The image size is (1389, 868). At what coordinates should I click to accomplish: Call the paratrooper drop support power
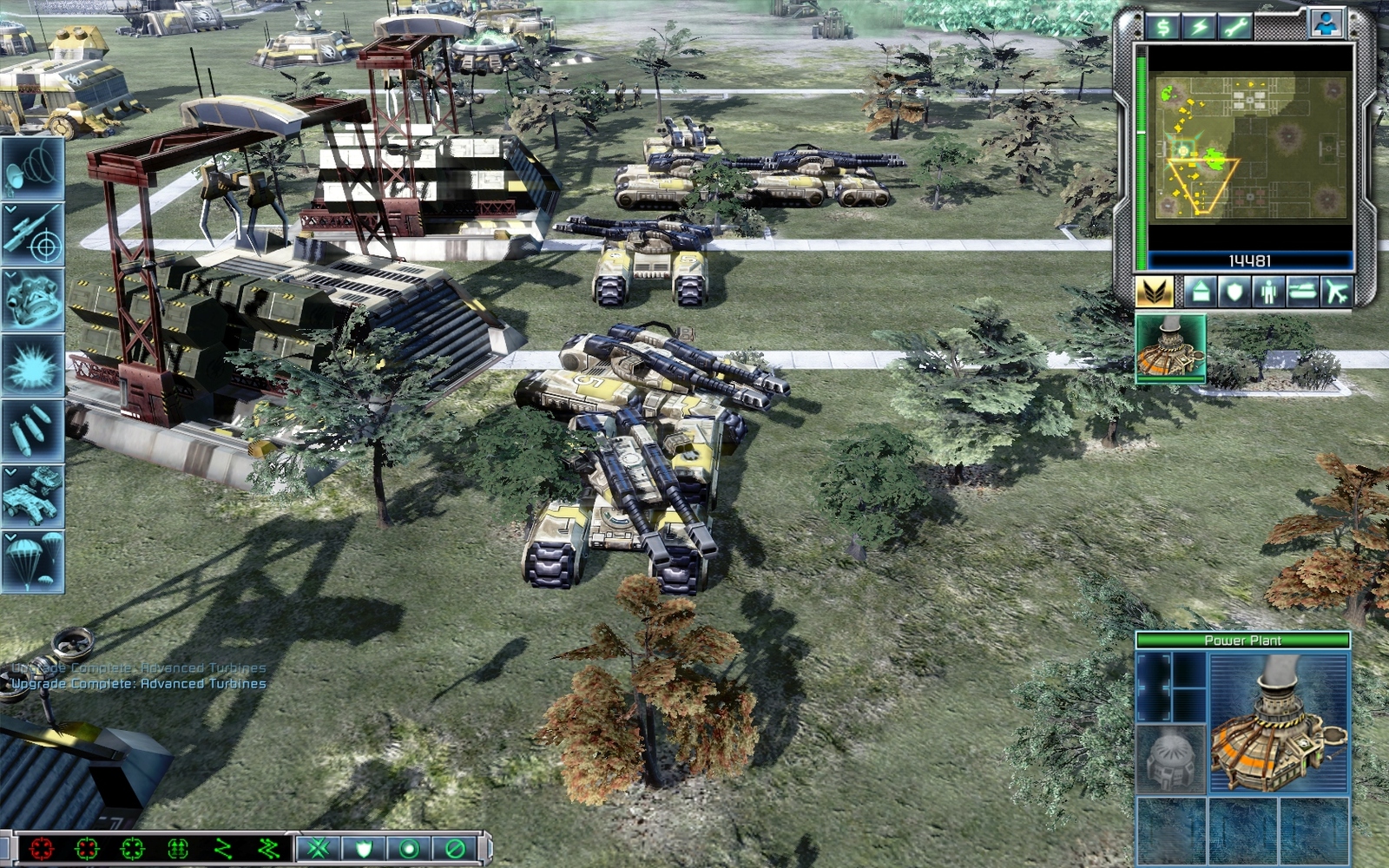[x=33, y=562]
